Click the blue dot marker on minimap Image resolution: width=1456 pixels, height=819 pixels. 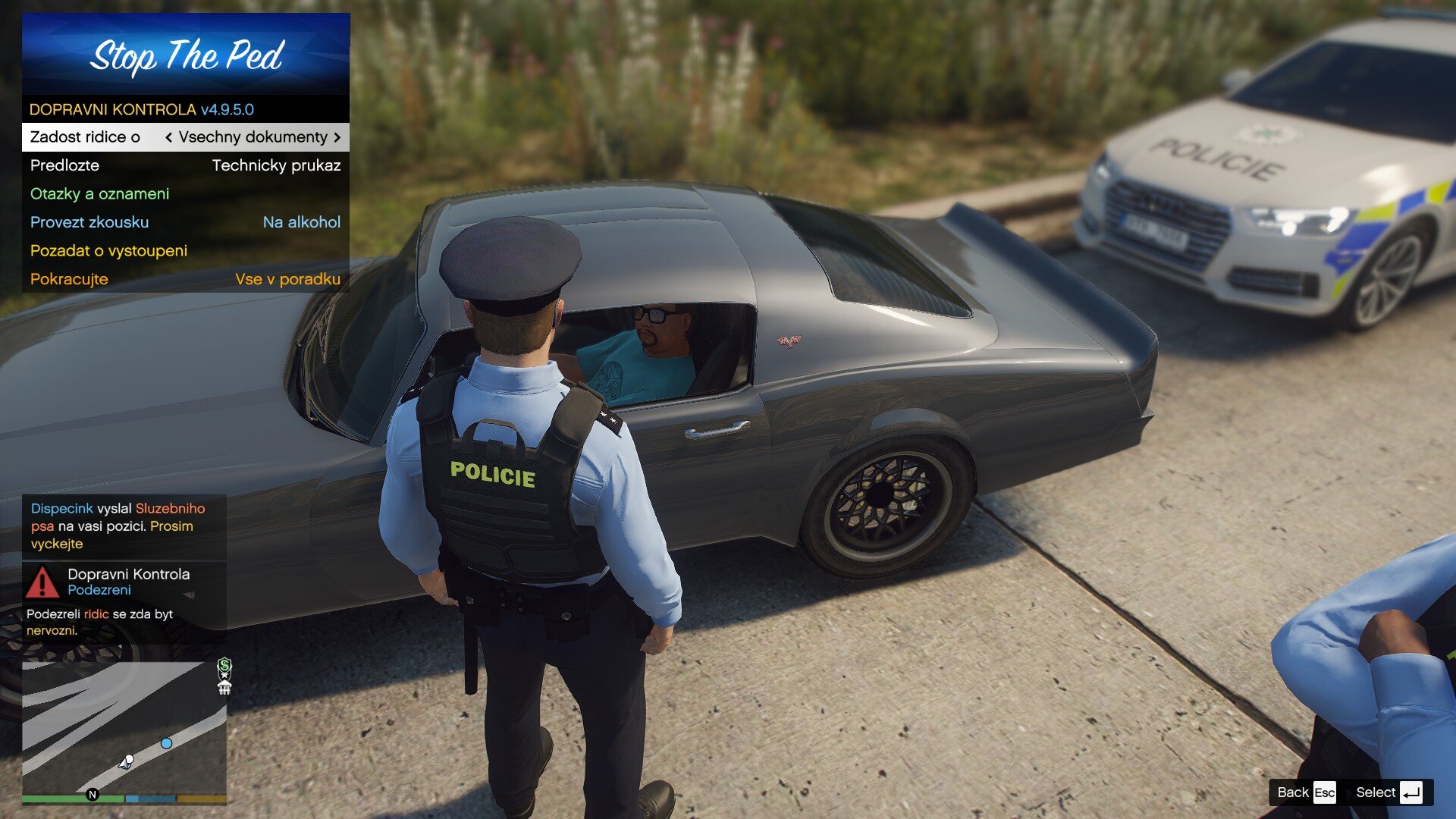[x=166, y=743]
